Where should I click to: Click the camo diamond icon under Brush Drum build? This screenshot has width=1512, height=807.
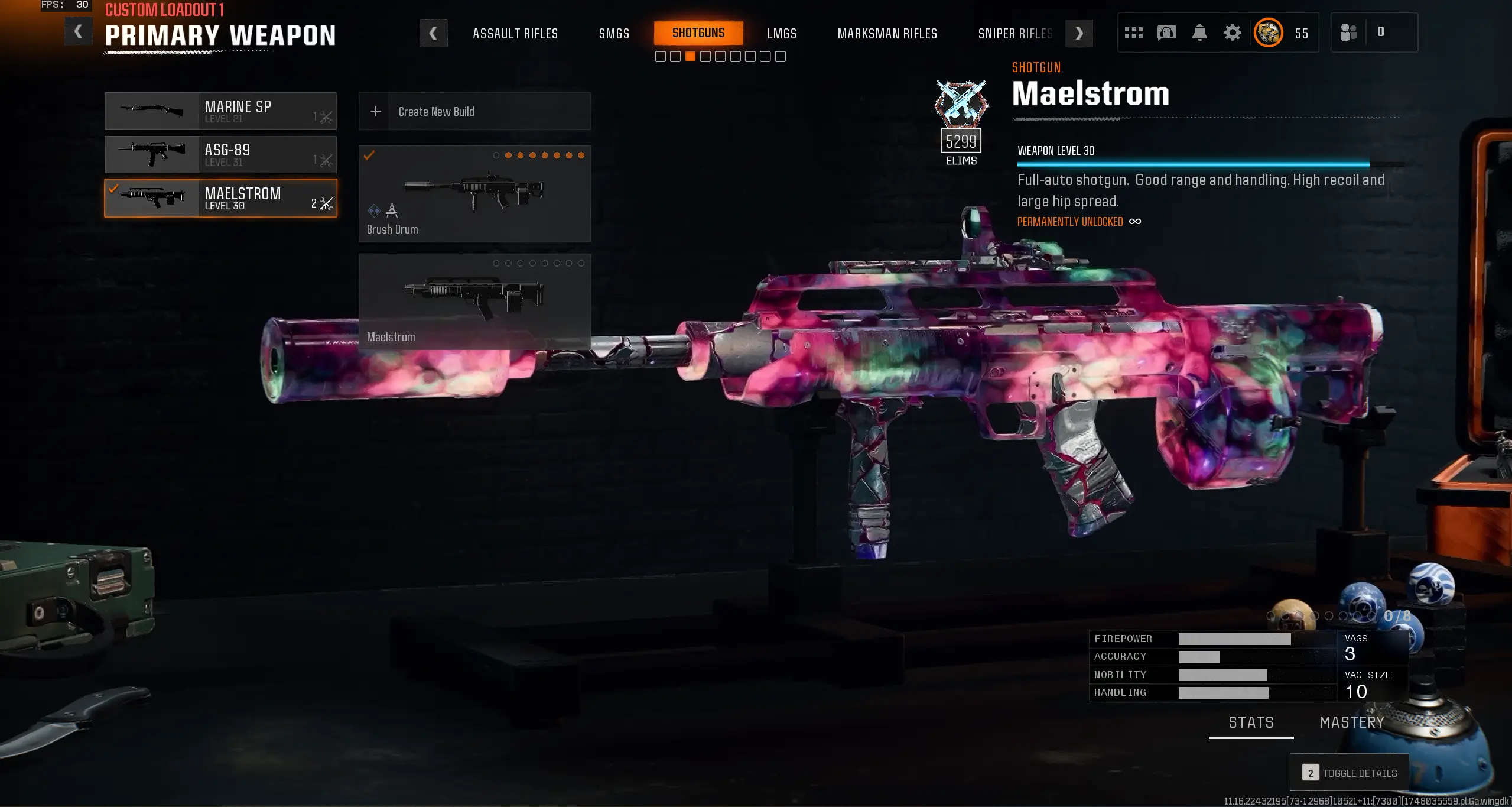pos(373,210)
